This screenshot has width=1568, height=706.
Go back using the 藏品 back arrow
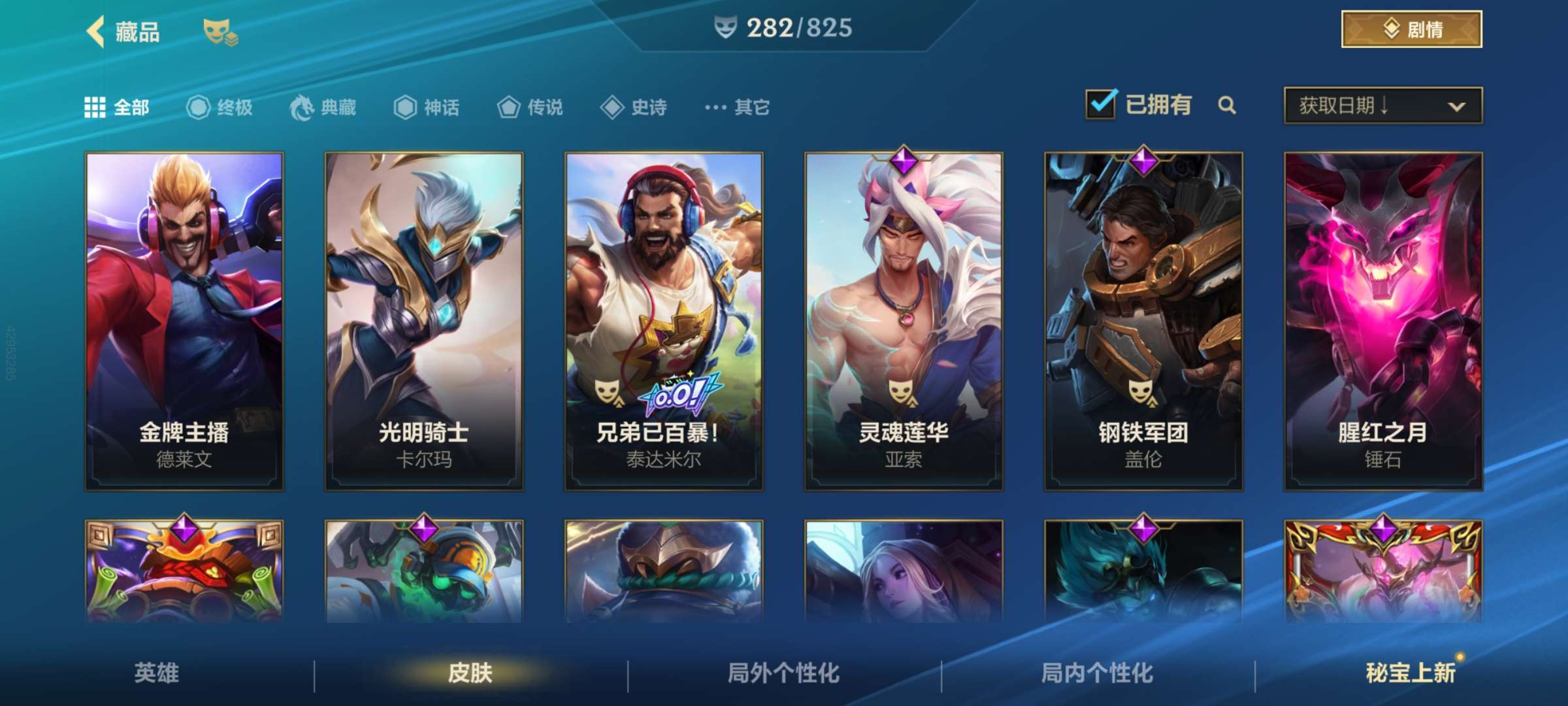[x=95, y=31]
